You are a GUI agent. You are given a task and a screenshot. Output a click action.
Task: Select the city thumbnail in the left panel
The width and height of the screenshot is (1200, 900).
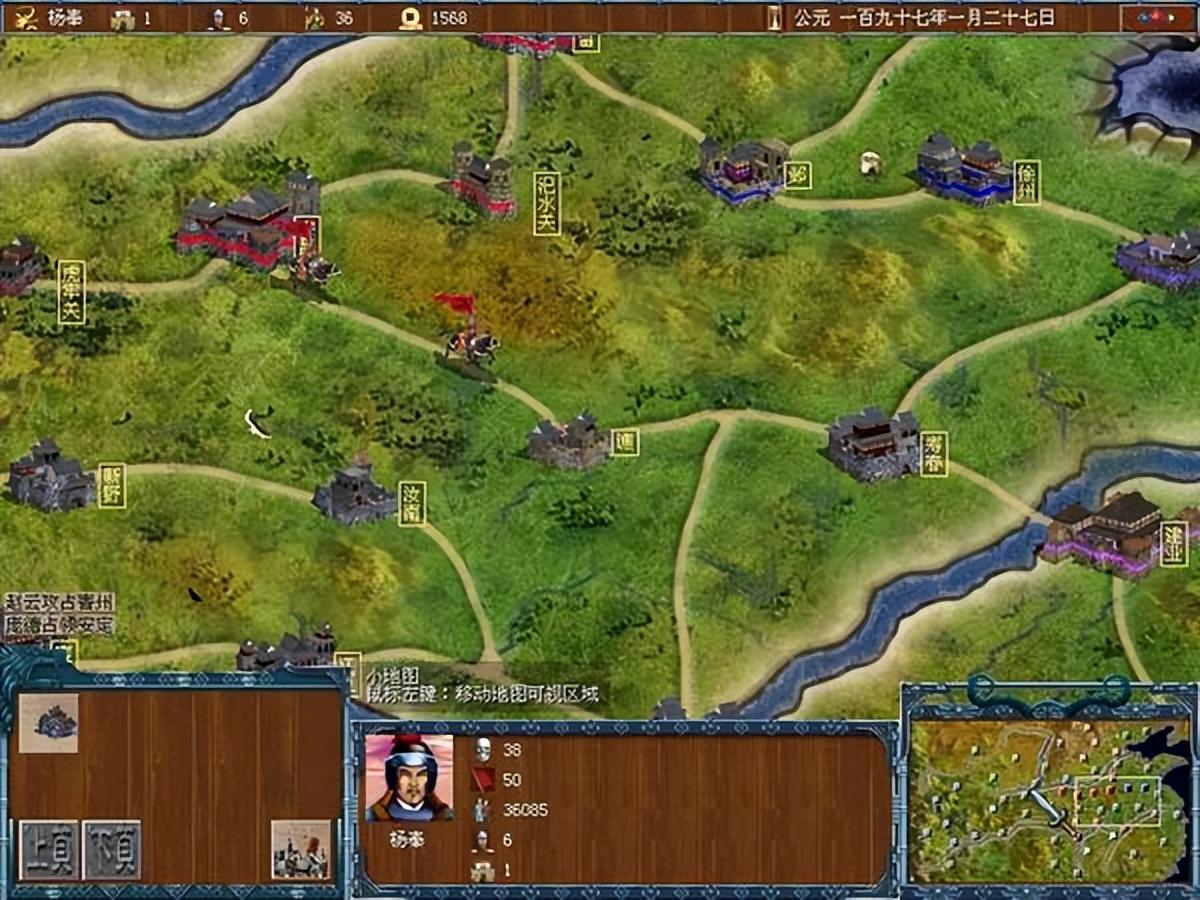coord(48,722)
